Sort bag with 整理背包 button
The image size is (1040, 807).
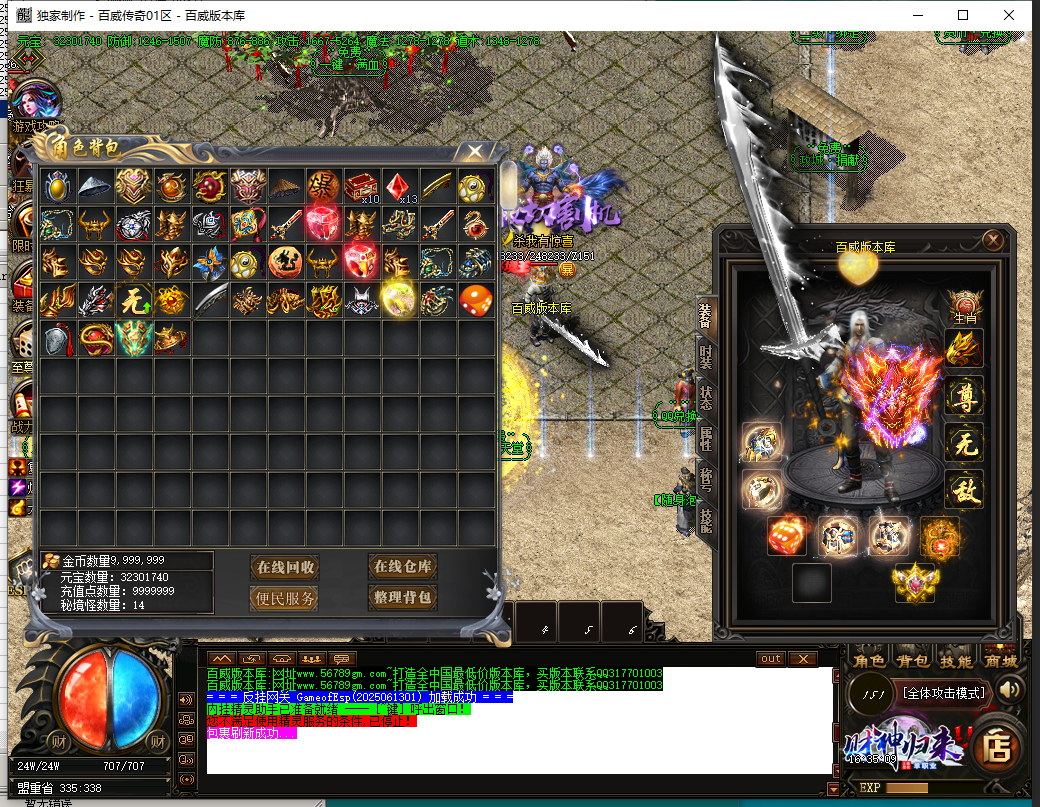pos(402,599)
